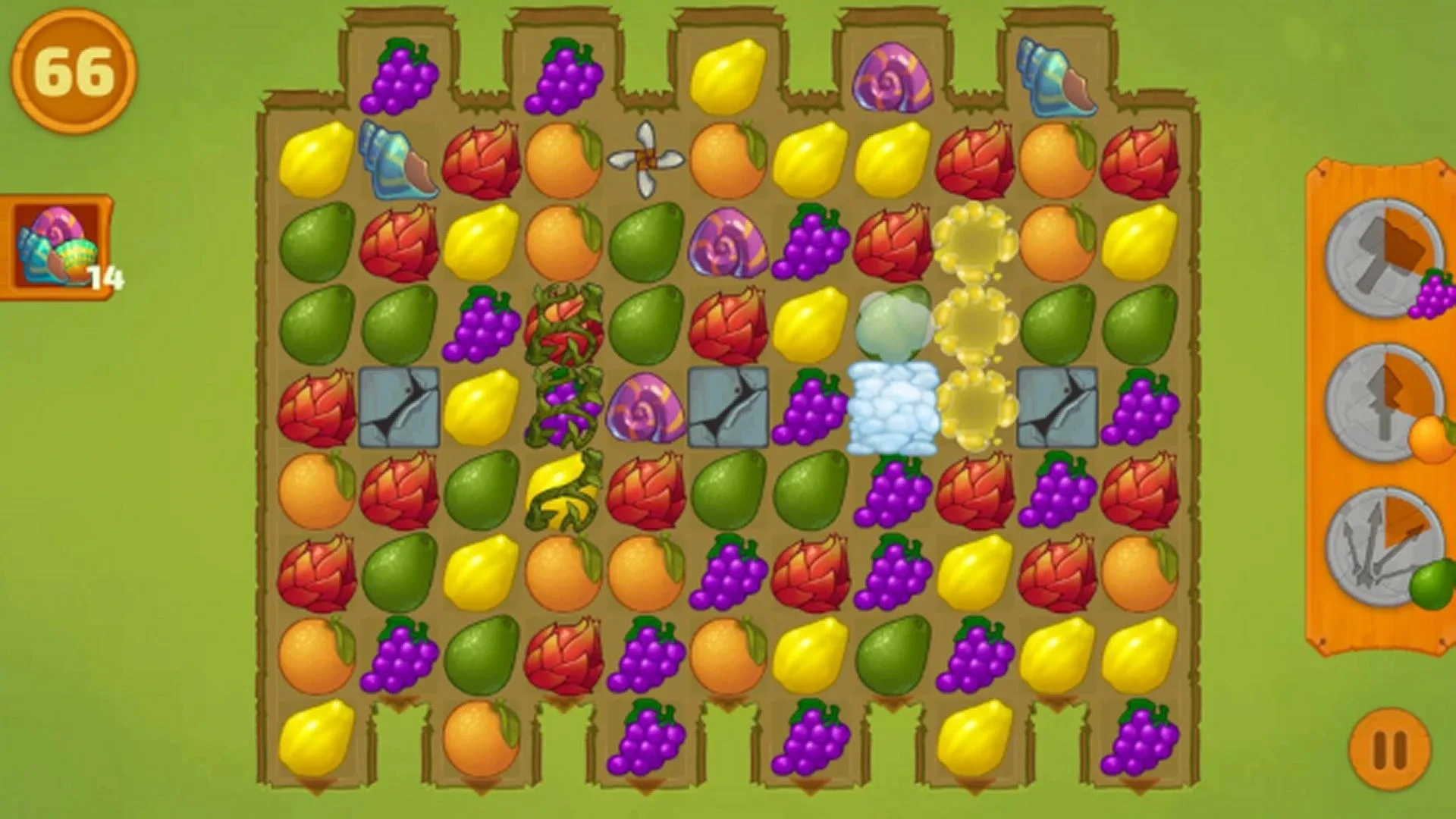Click the bubble-covered avocado tile
This screenshot has width=1456, height=819.
(895, 326)
